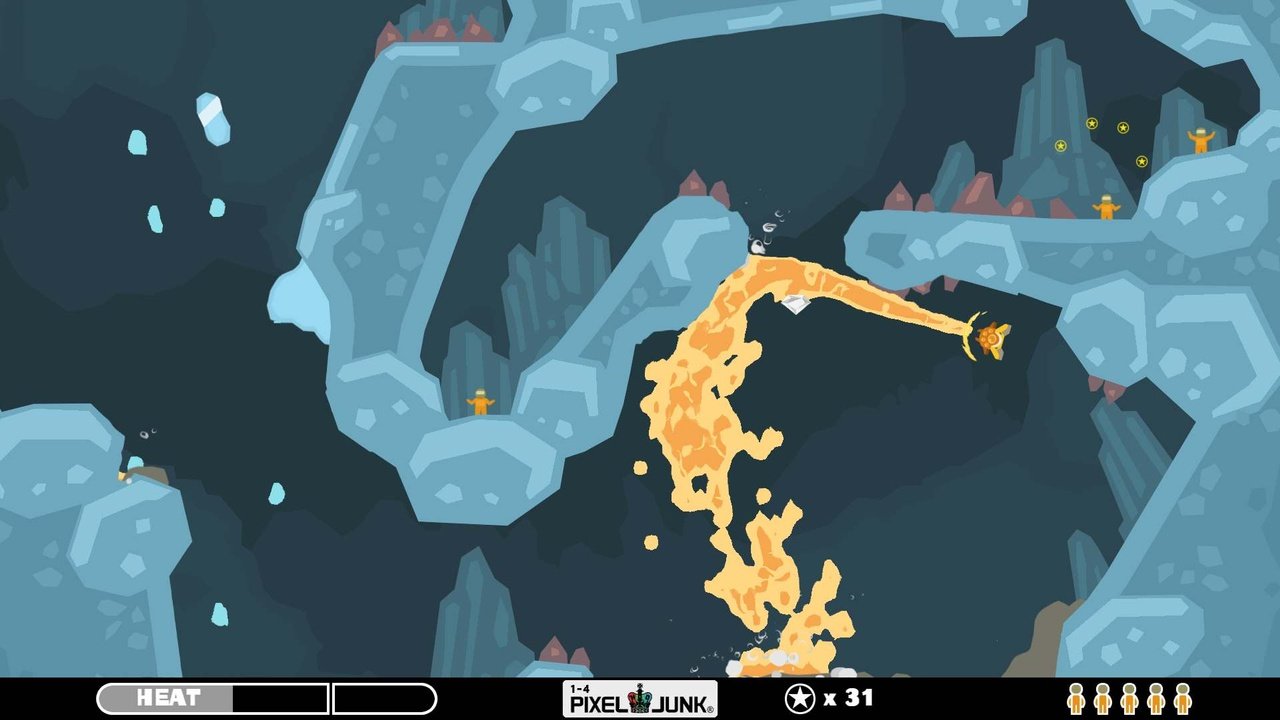The width and height of the screenshot is (1280, 720).
Task: Click the empty secondary gauge beside HEAT
Action: [385, 697]
